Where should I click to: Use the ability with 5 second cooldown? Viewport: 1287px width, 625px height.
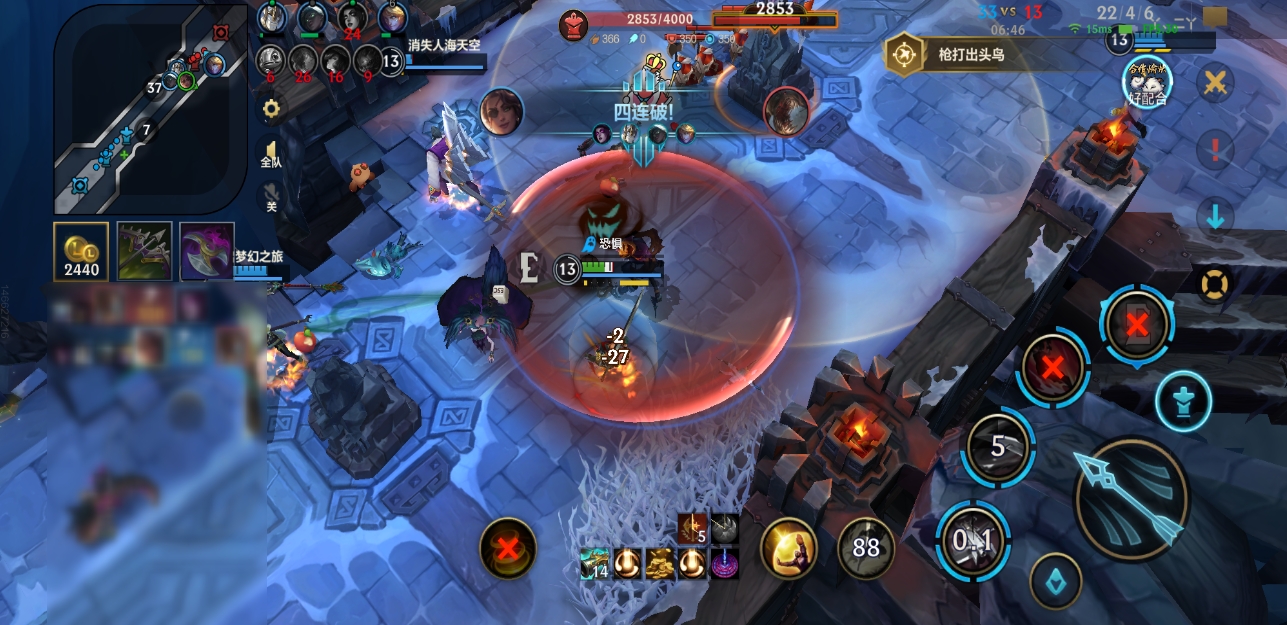tap(997, 447)
